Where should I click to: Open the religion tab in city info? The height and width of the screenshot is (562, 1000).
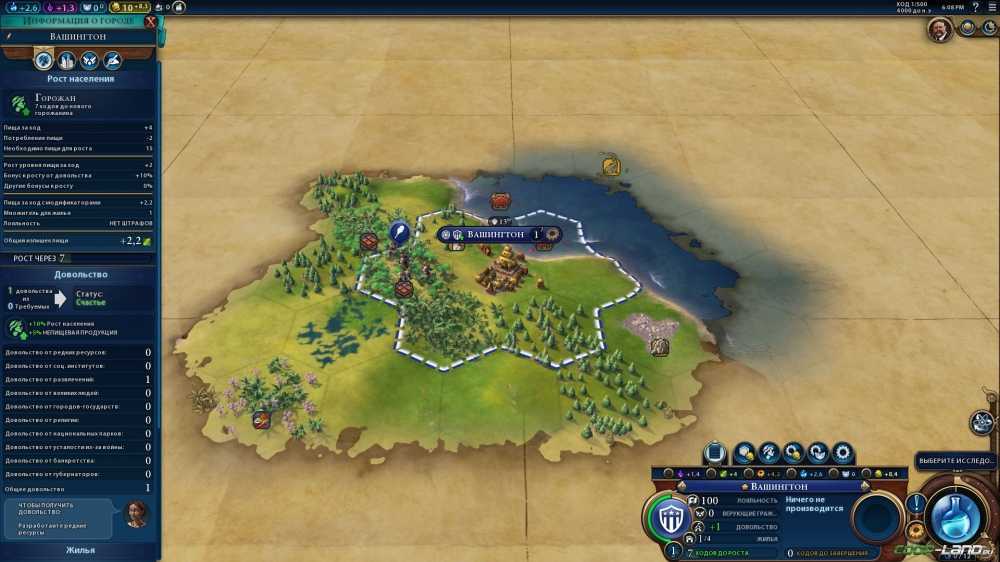[x=88, y=60]
